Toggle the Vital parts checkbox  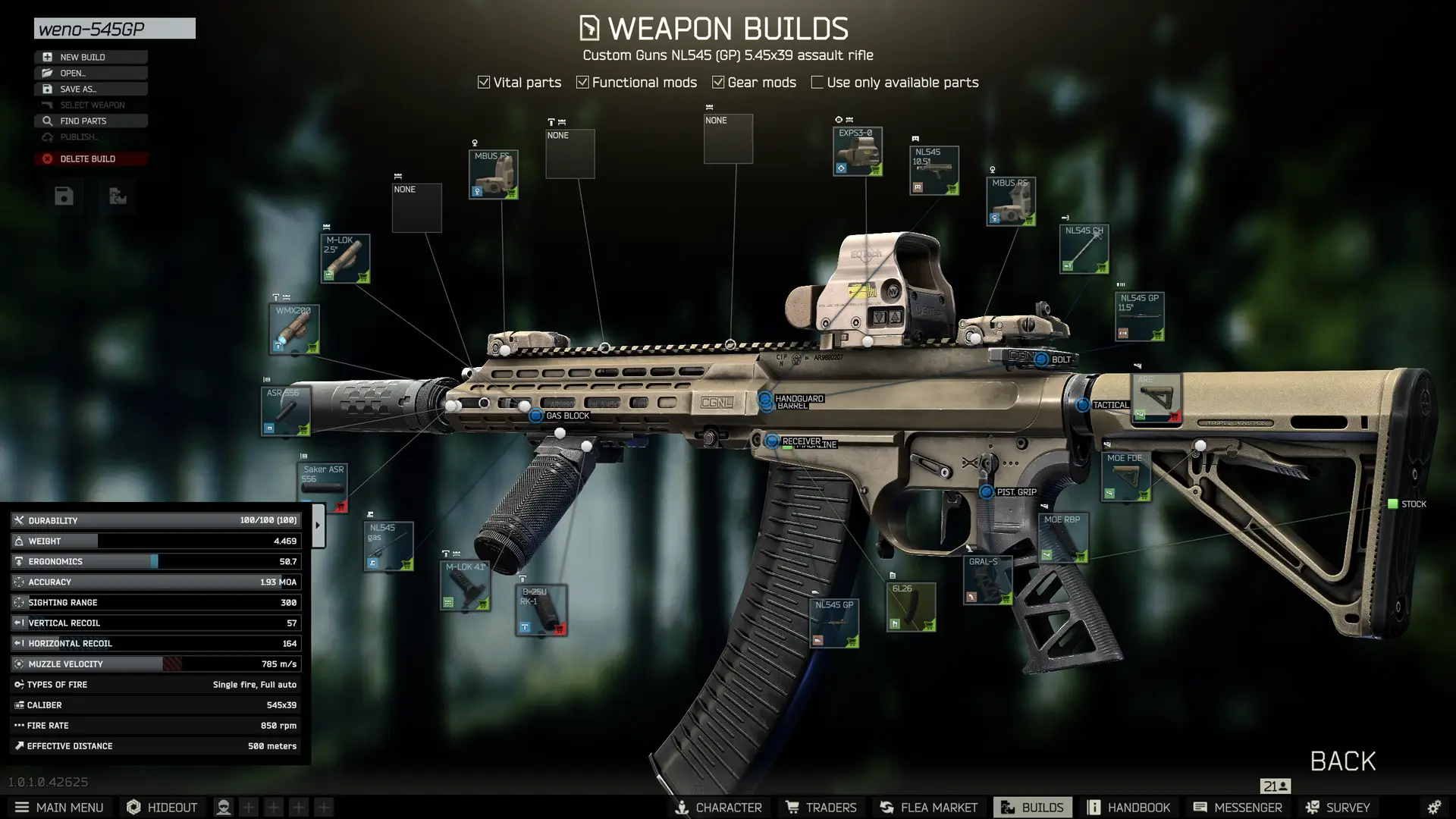click(x=484, y=82)
